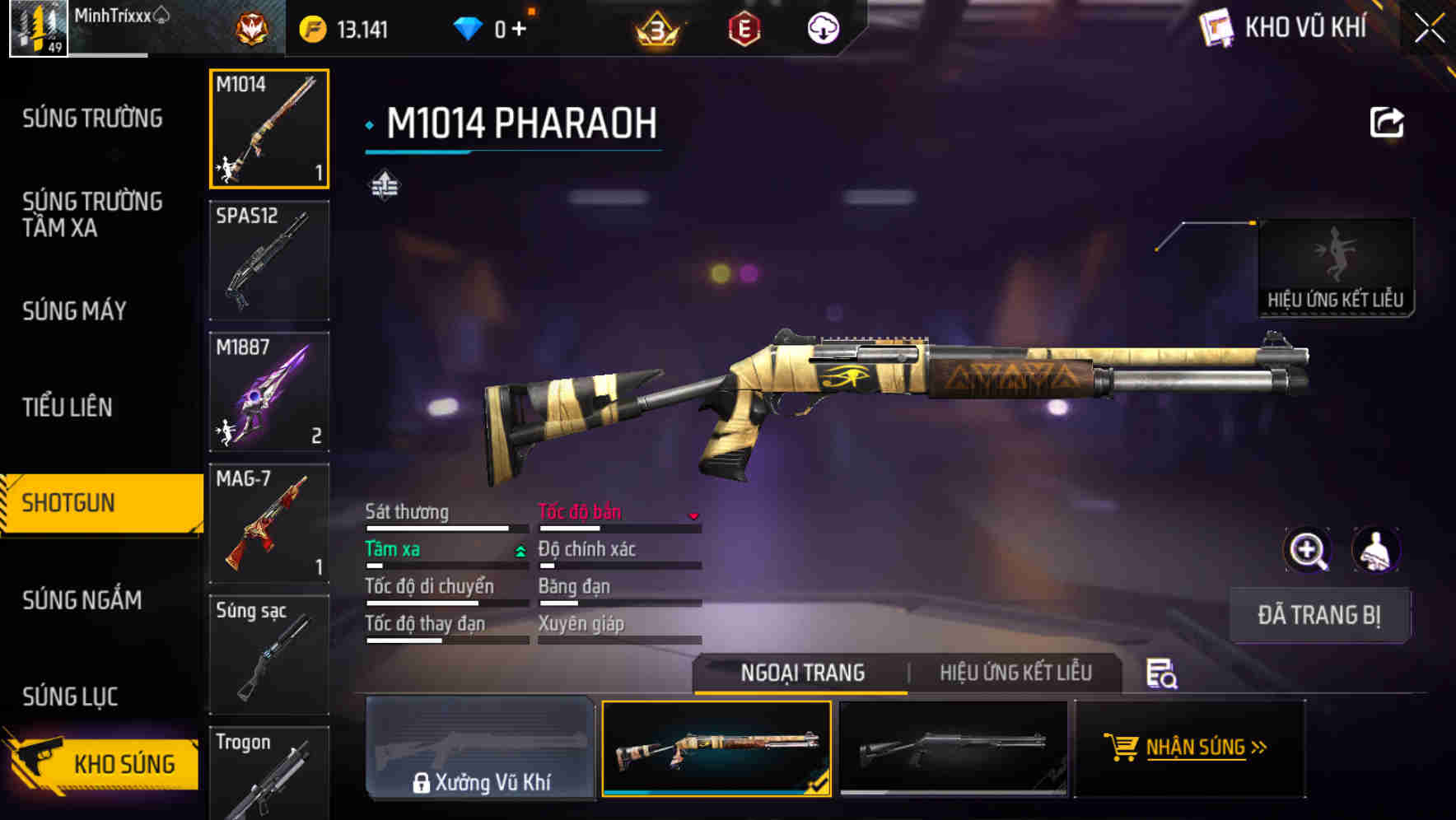Screen dimensions: 1456x820
Task: Click the Đã Trang Bị button
Action: coord(1318,615)
